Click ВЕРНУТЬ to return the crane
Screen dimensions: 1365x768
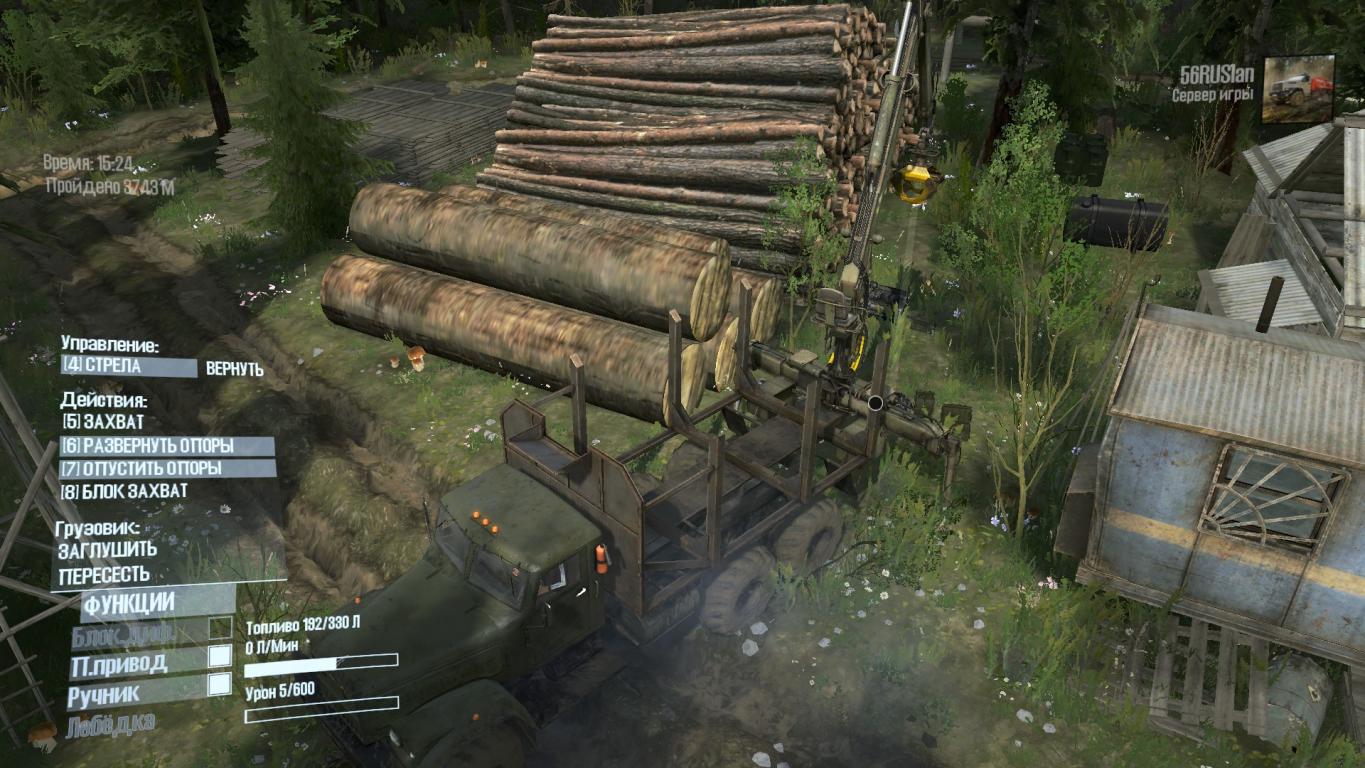235,369
